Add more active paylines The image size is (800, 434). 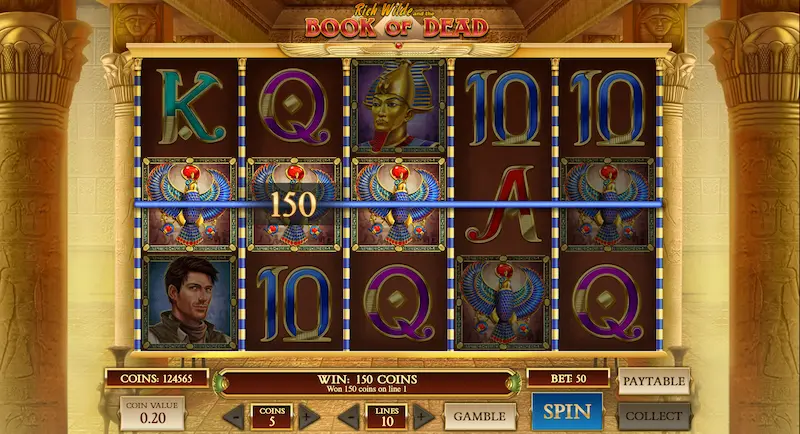pos(424,416)
